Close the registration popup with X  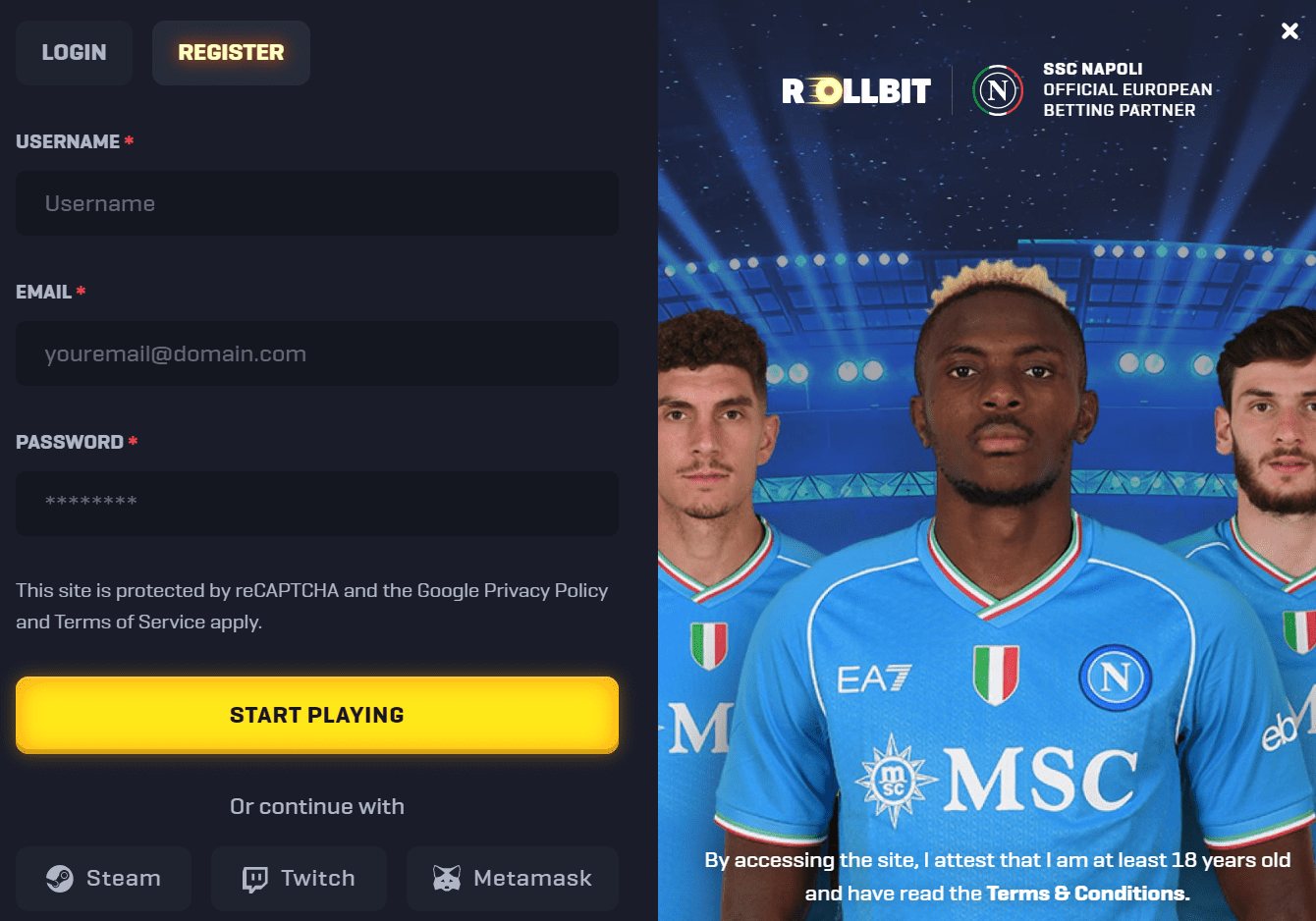(x=1289, y=31)
